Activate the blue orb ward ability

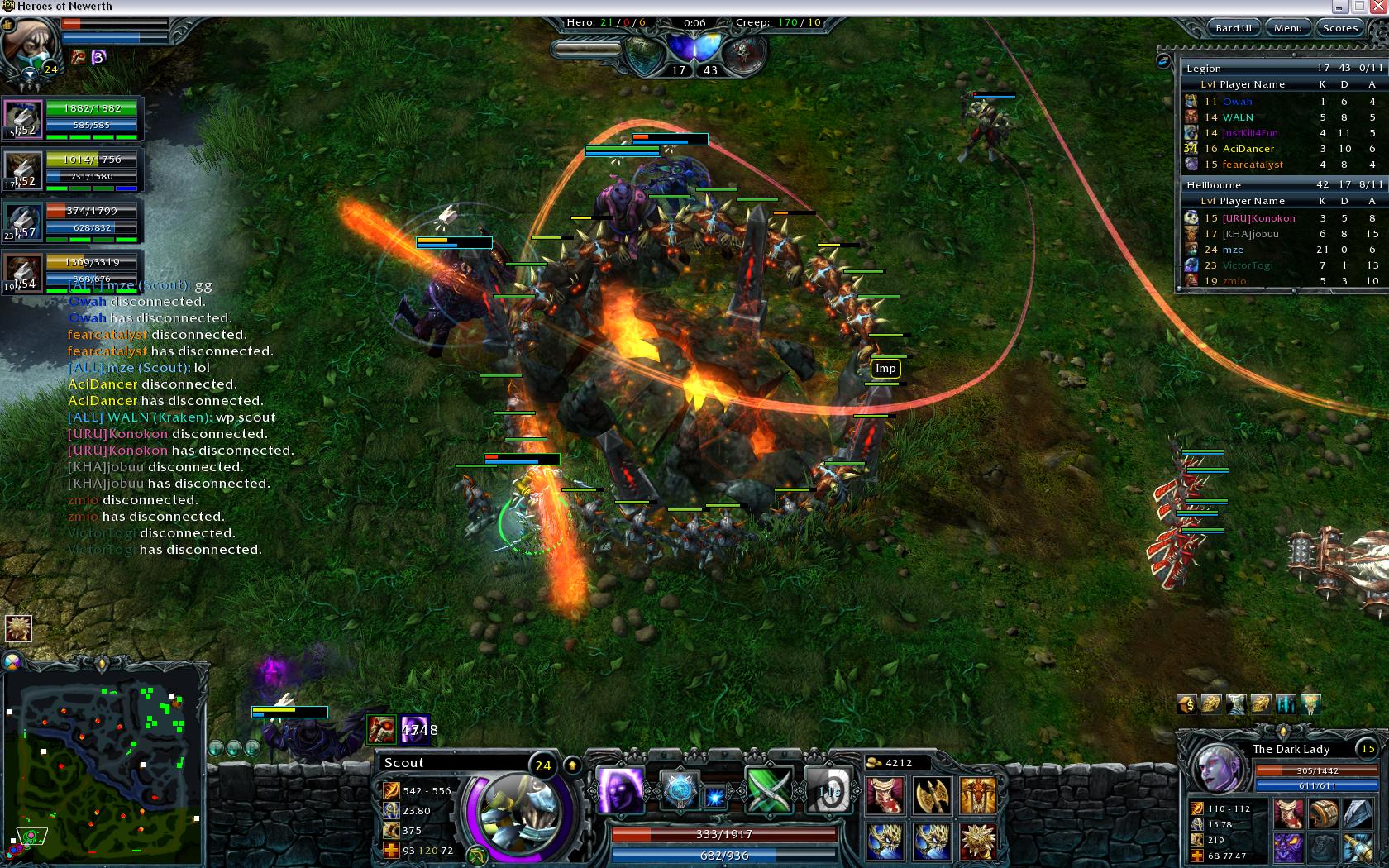[680, 791]
